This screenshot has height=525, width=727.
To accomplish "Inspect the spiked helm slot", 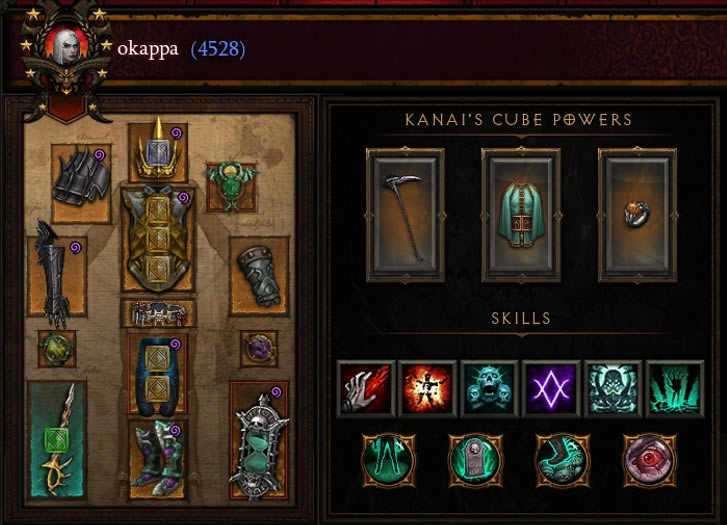I will pos(158,148).
